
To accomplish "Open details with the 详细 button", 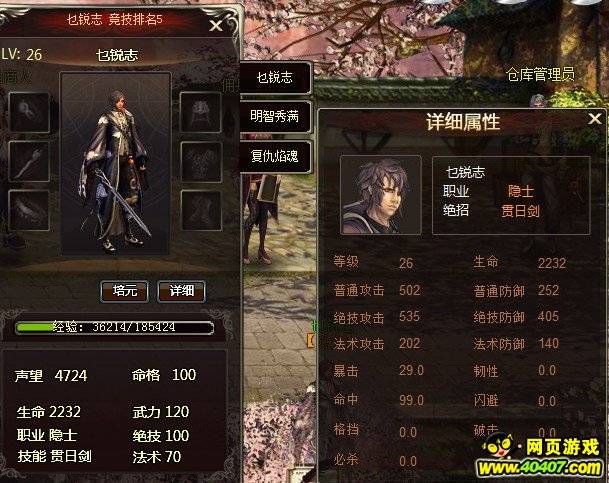I will pyautogui.click(x=181, y=291).
